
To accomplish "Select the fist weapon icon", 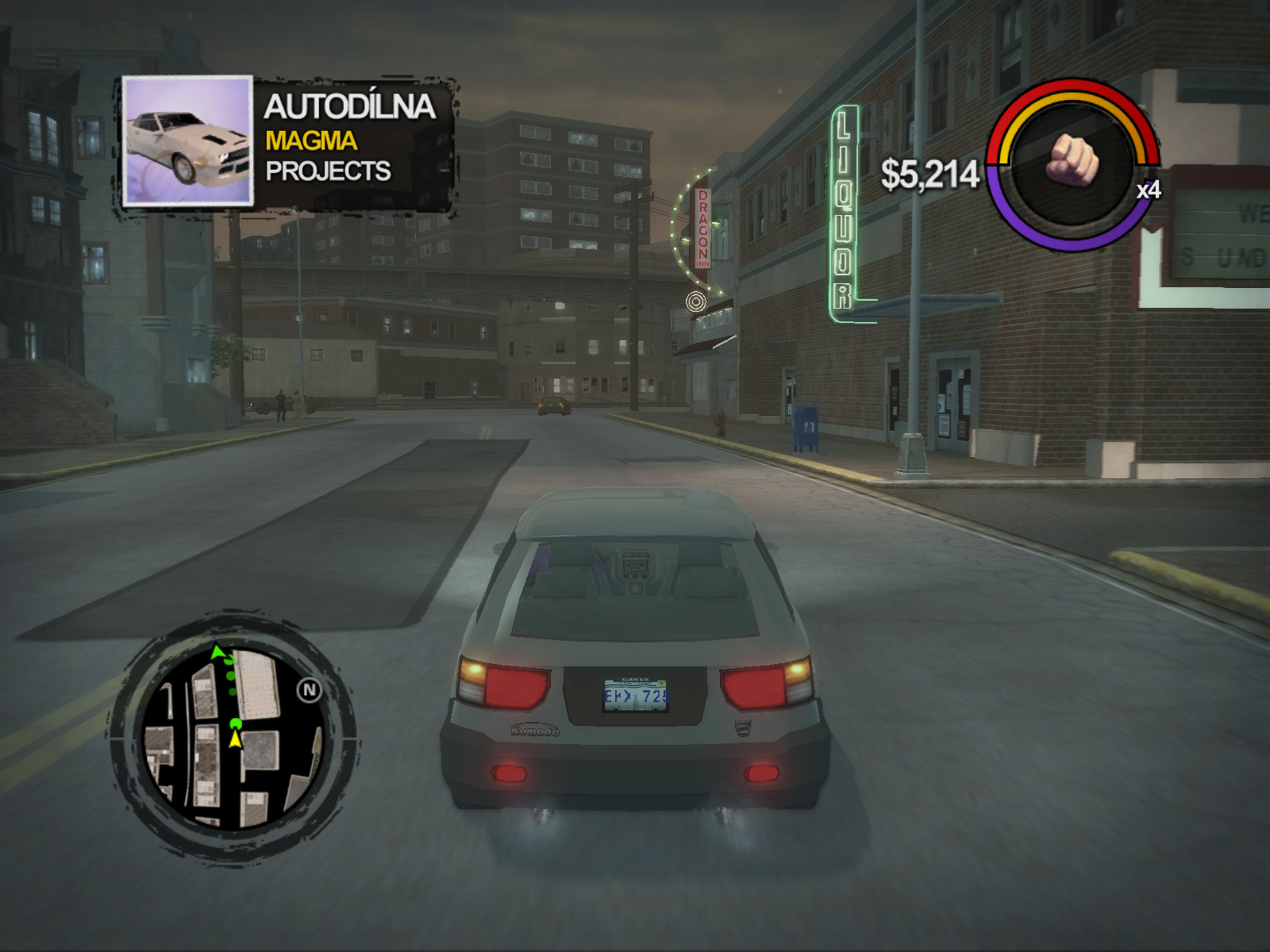I will 1073,162.
